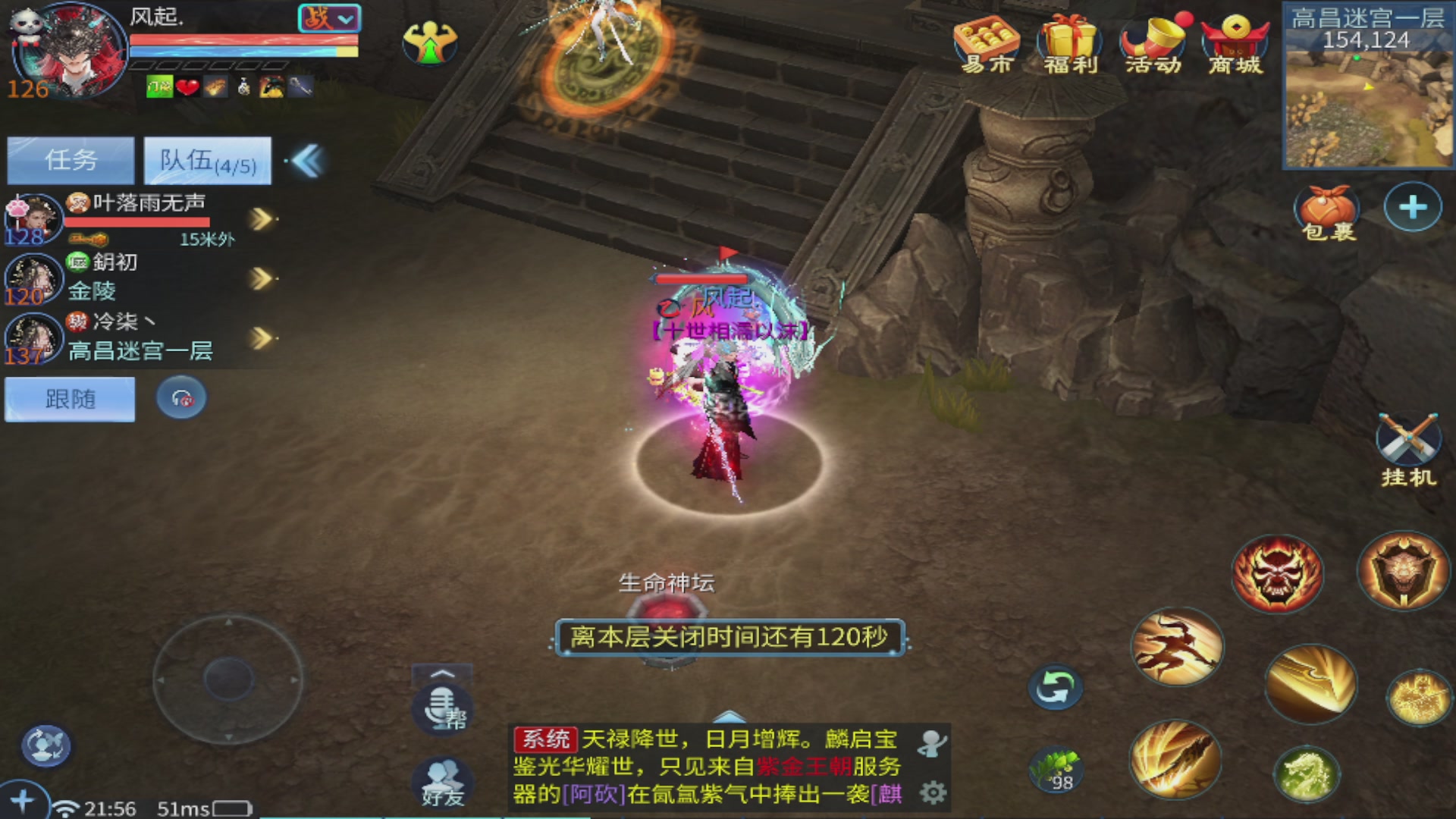Viewport: 1456px width, 819px height.
Task: Click the minimap of 高昌迷宫一层
Action: 1369,106
